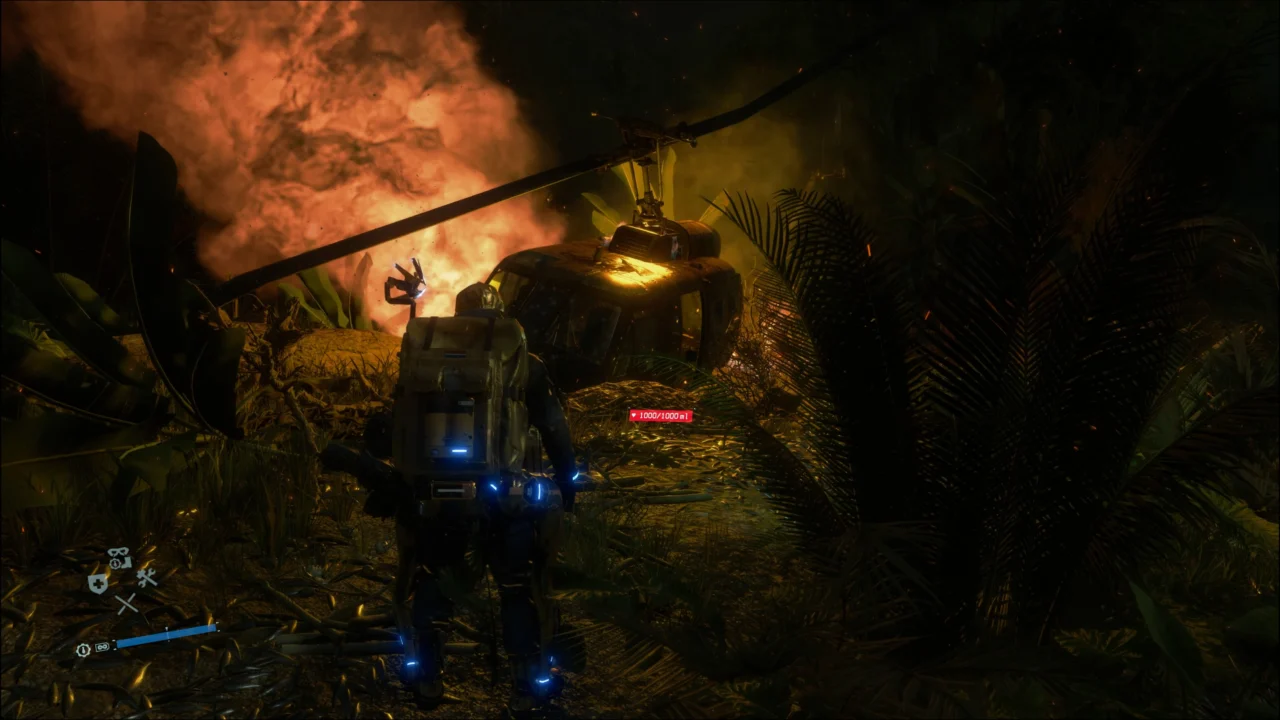
Task: Select the mask and scanner gadget icon
Action: (x=119, y=558)
